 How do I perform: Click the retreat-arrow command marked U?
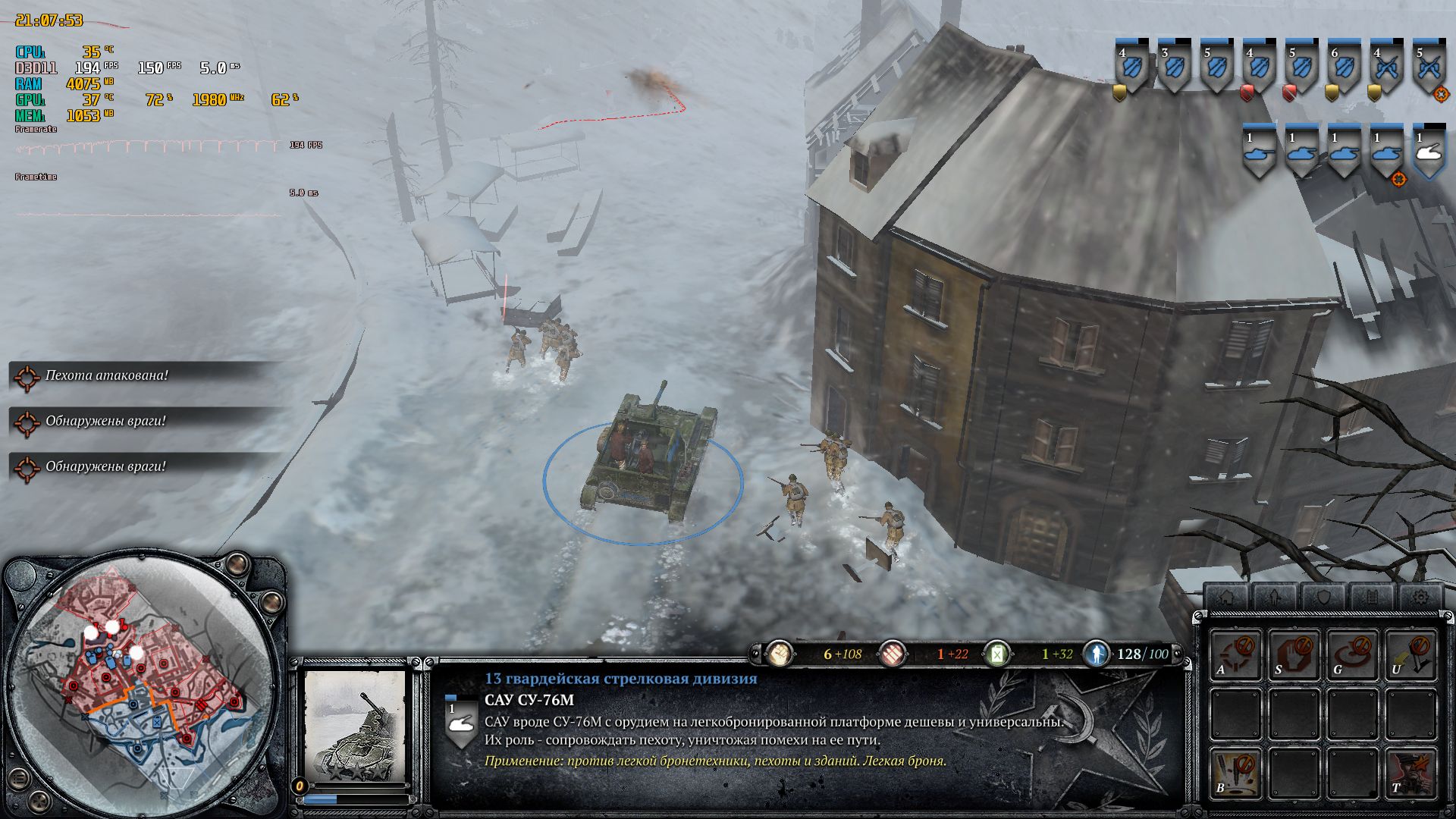click(1410, 654)
